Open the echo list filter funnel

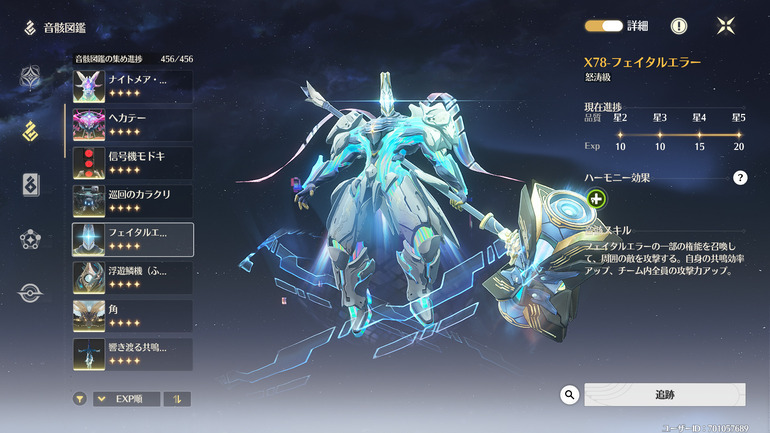pyautogui.click(x=79, y=399)
